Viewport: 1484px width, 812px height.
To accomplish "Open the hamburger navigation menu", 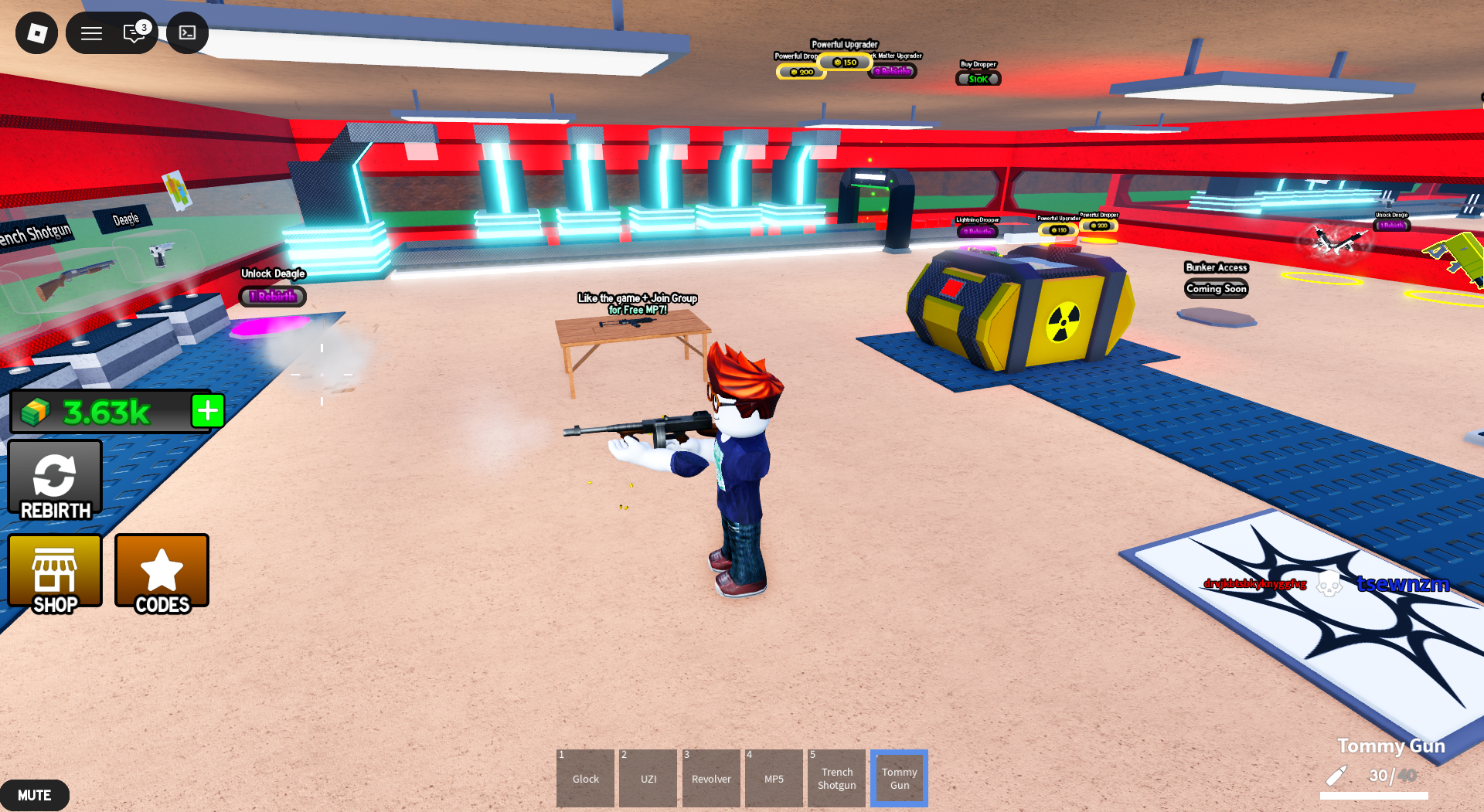I will point(91,33).
